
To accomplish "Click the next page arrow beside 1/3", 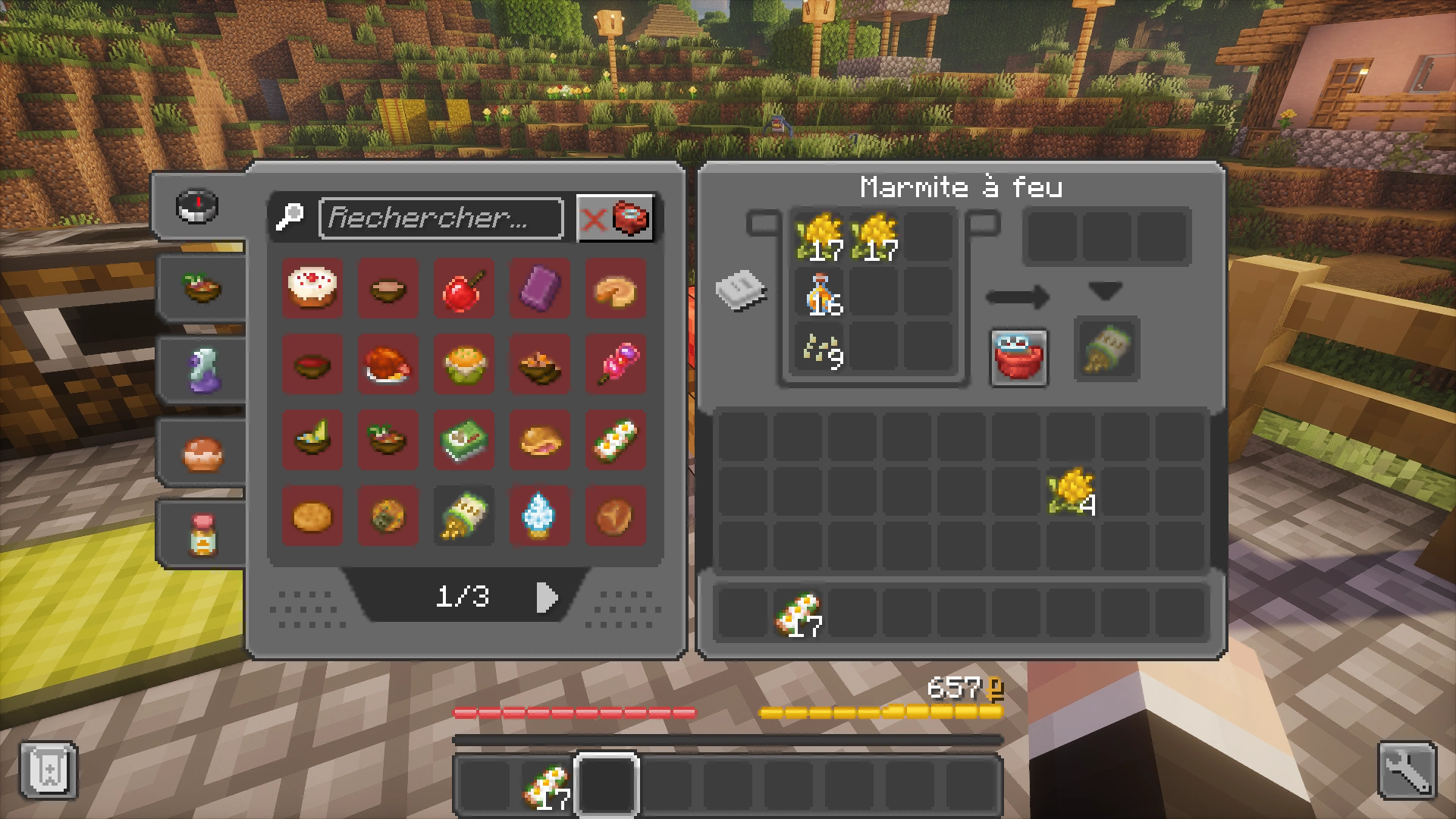I will (x=546, y=597).
